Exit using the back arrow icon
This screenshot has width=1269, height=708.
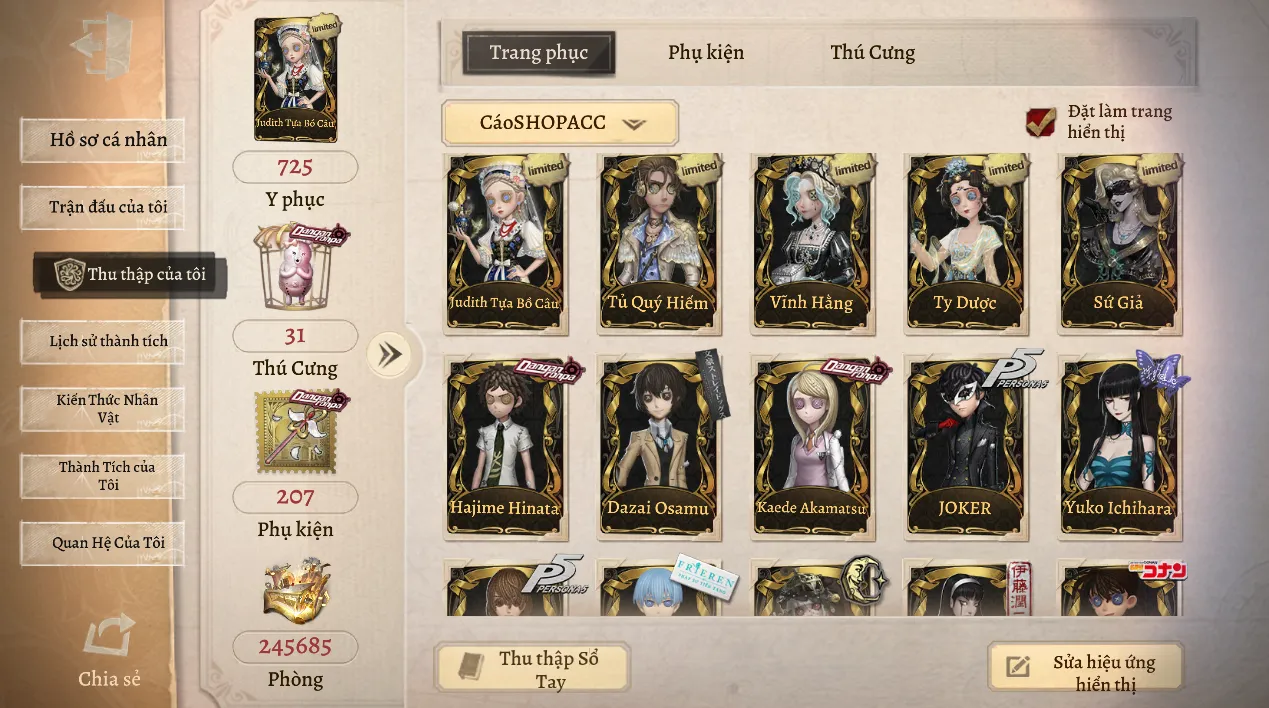pyautogui.click(x=102, y=47)
